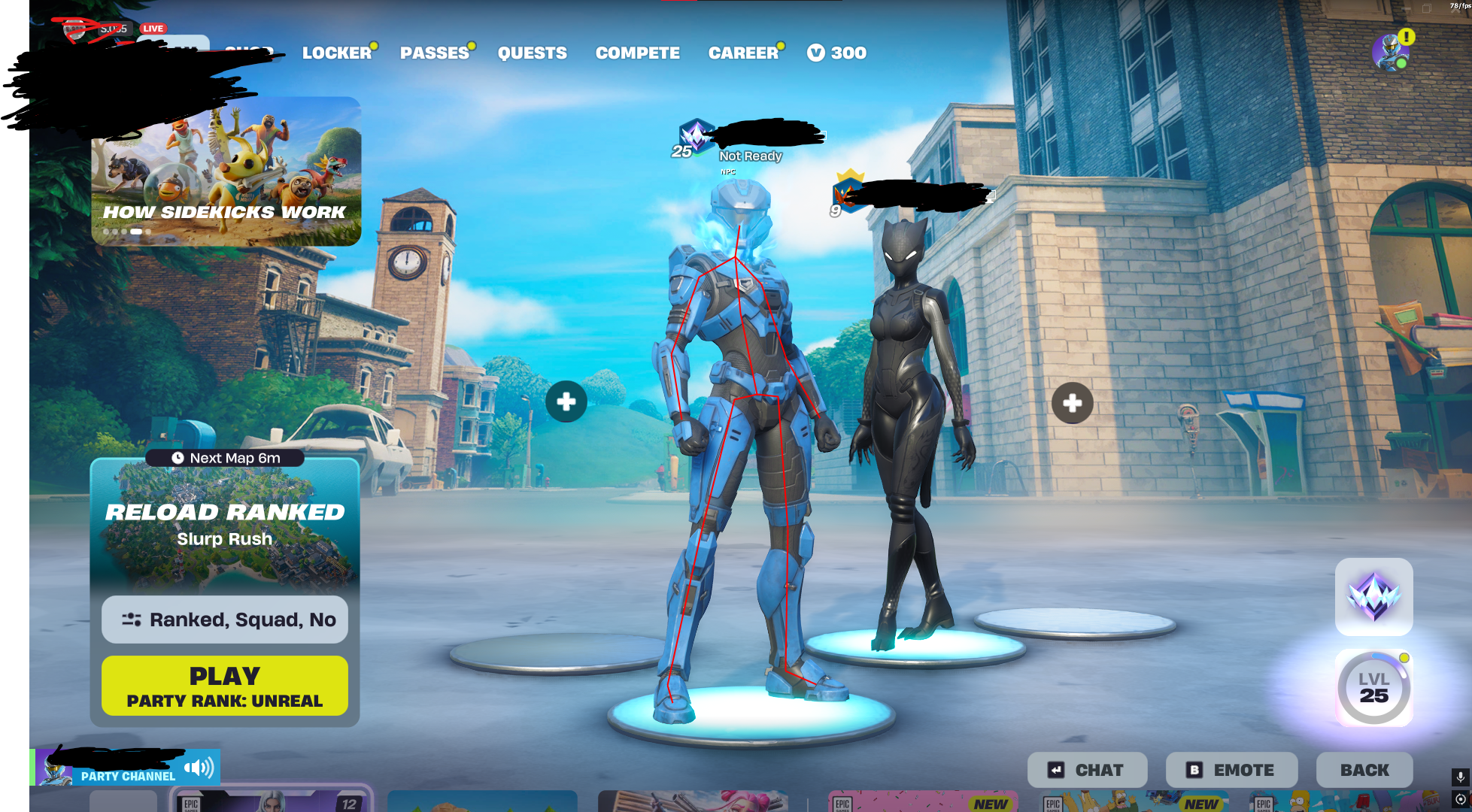Open the LVL 25 progress circle

[x=1373, y=688]
